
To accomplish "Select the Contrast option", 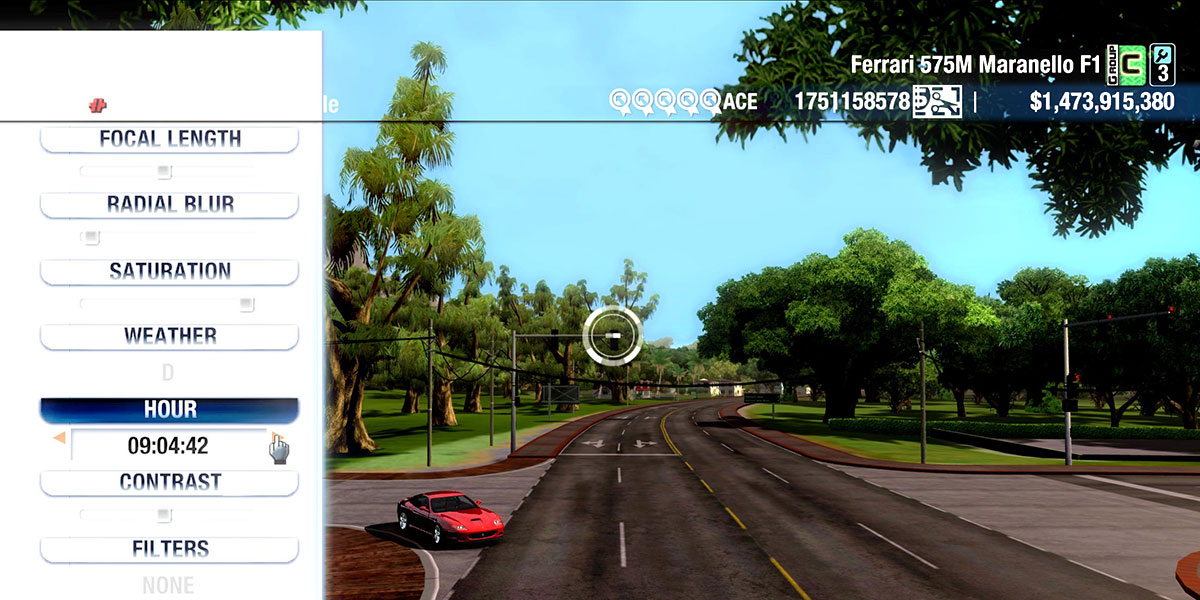I will [x=169, y=482].
